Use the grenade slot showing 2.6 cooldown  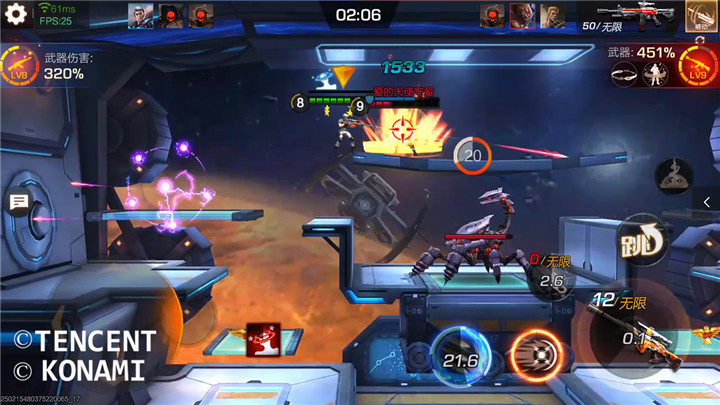(552, 280)
